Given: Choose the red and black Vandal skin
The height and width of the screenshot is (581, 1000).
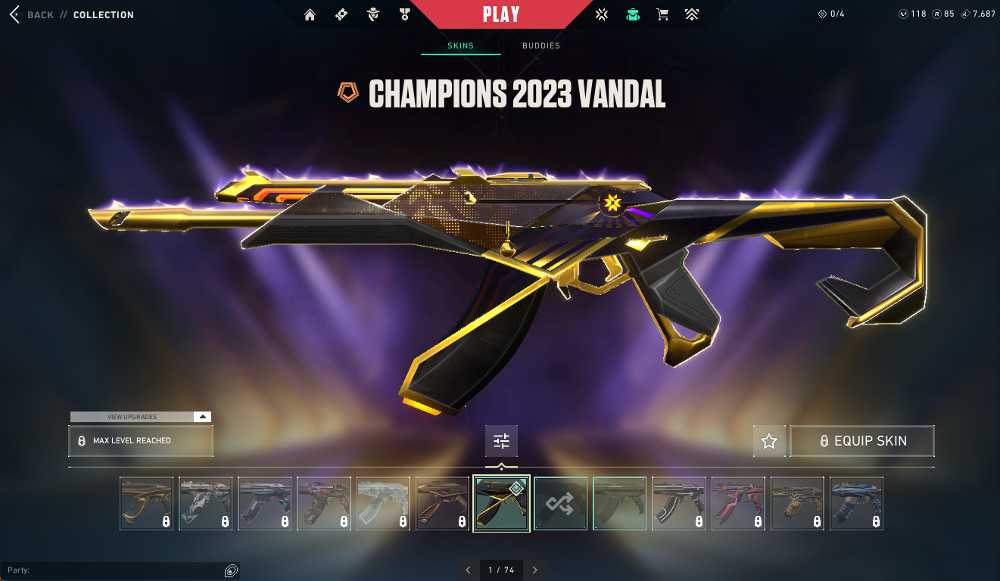Looking at the screenshot, I should point(738,503).
